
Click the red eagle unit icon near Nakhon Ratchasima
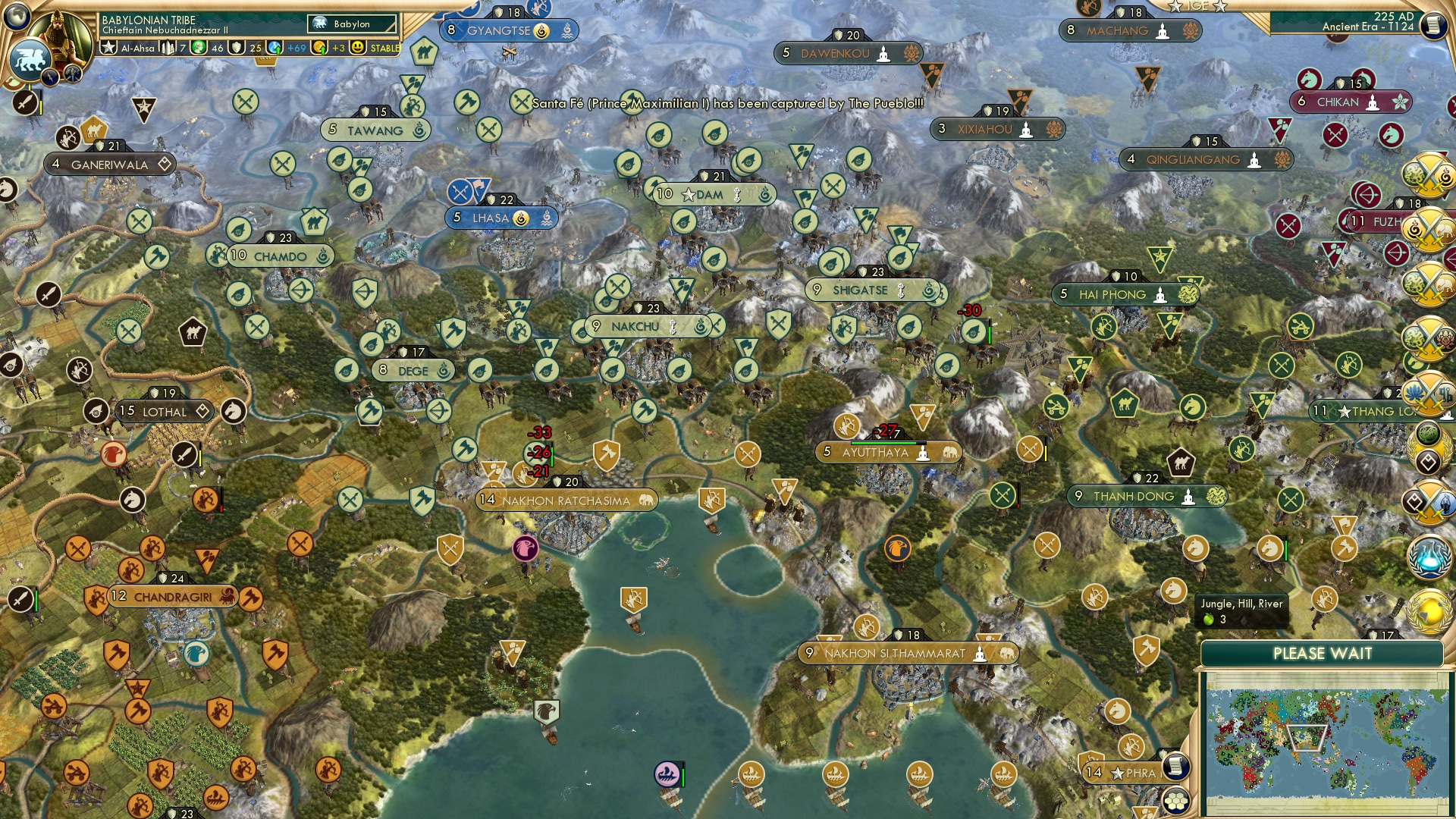(x=525, y=549)
